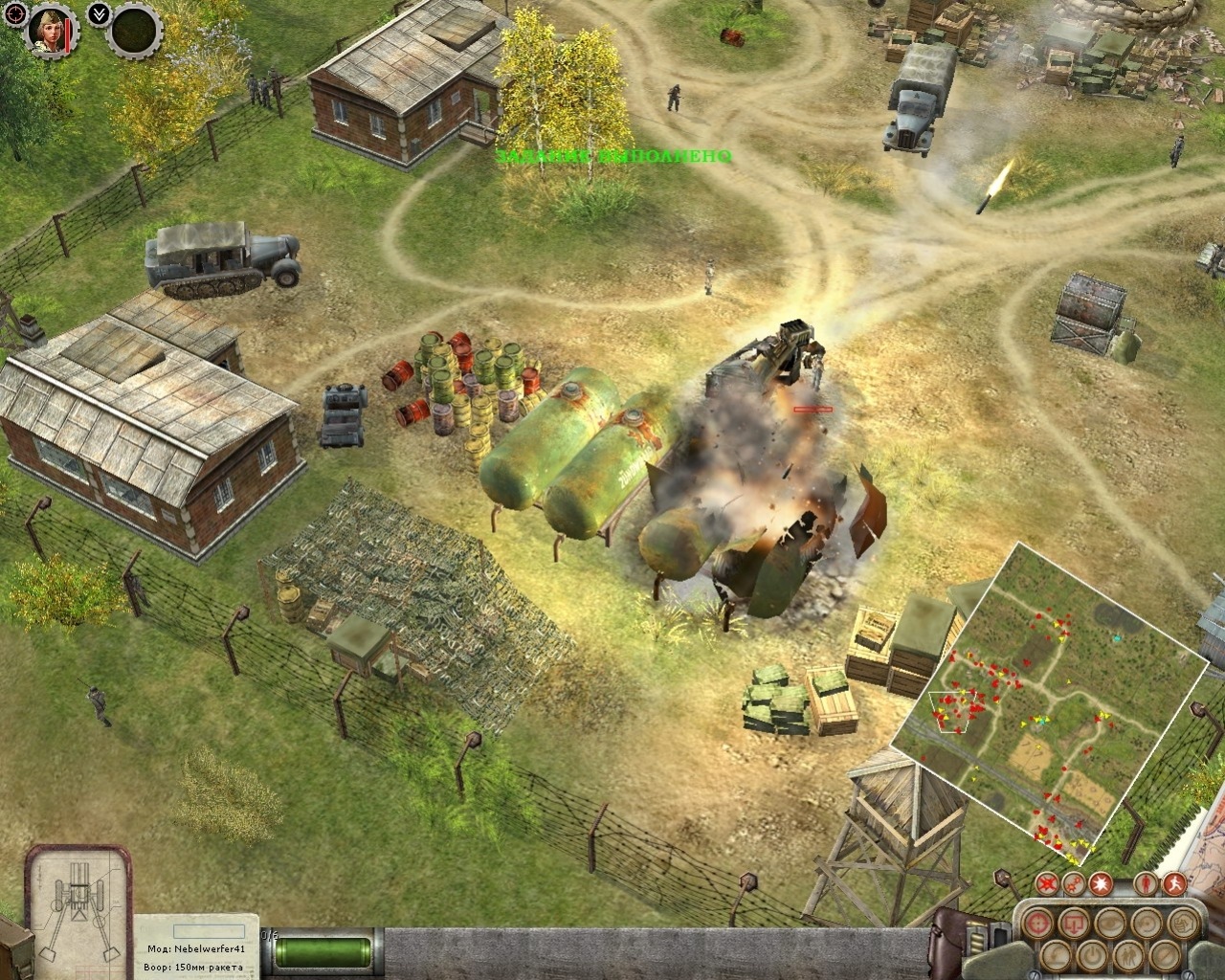Click the power symbol command button

pos(1092,955)
